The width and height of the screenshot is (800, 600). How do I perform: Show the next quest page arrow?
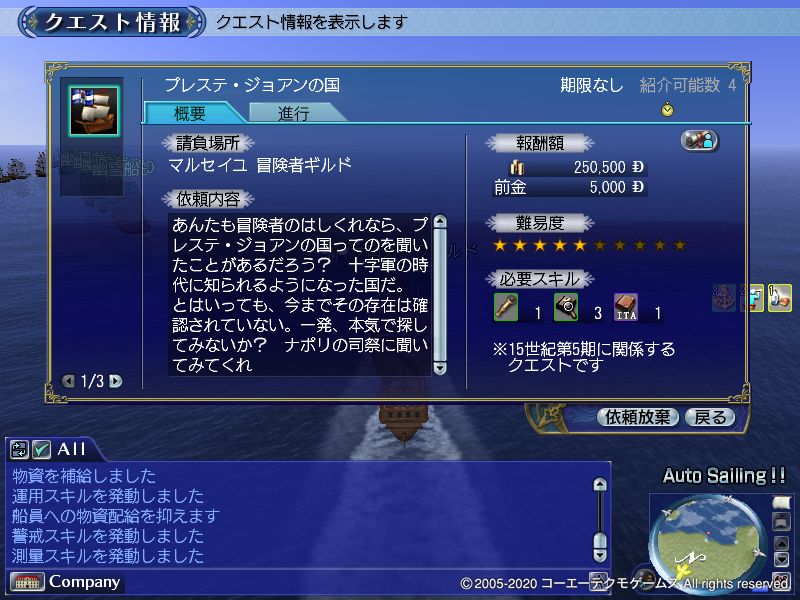coord(116,381)
